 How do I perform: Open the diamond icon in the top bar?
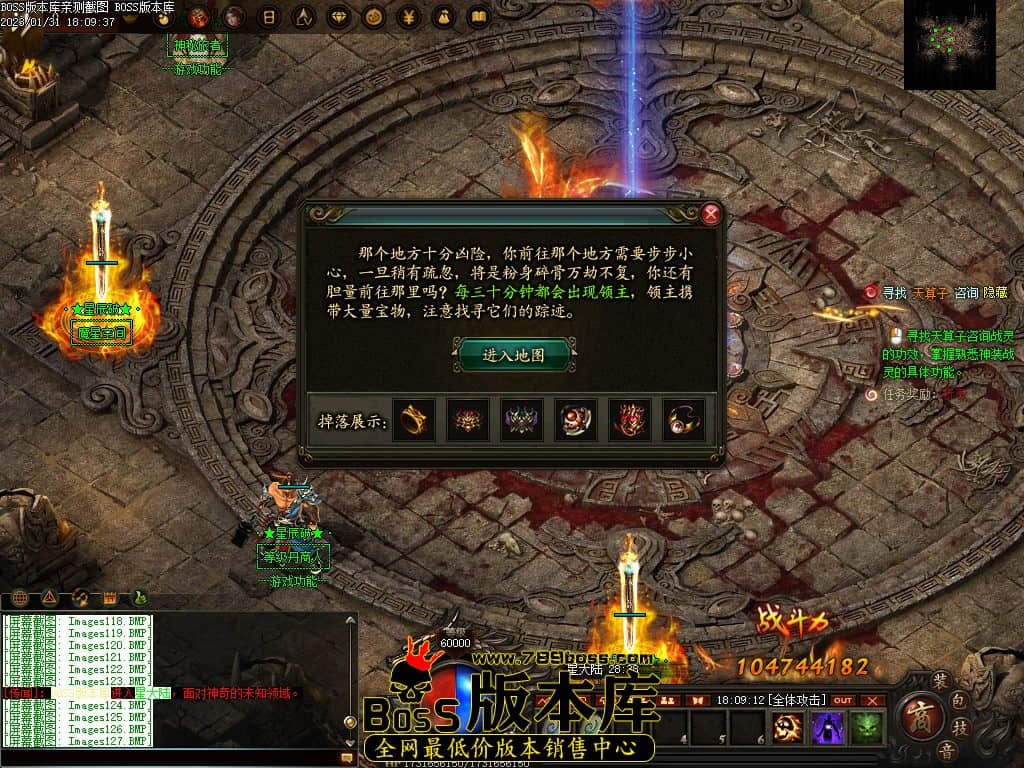click(338, 17)
